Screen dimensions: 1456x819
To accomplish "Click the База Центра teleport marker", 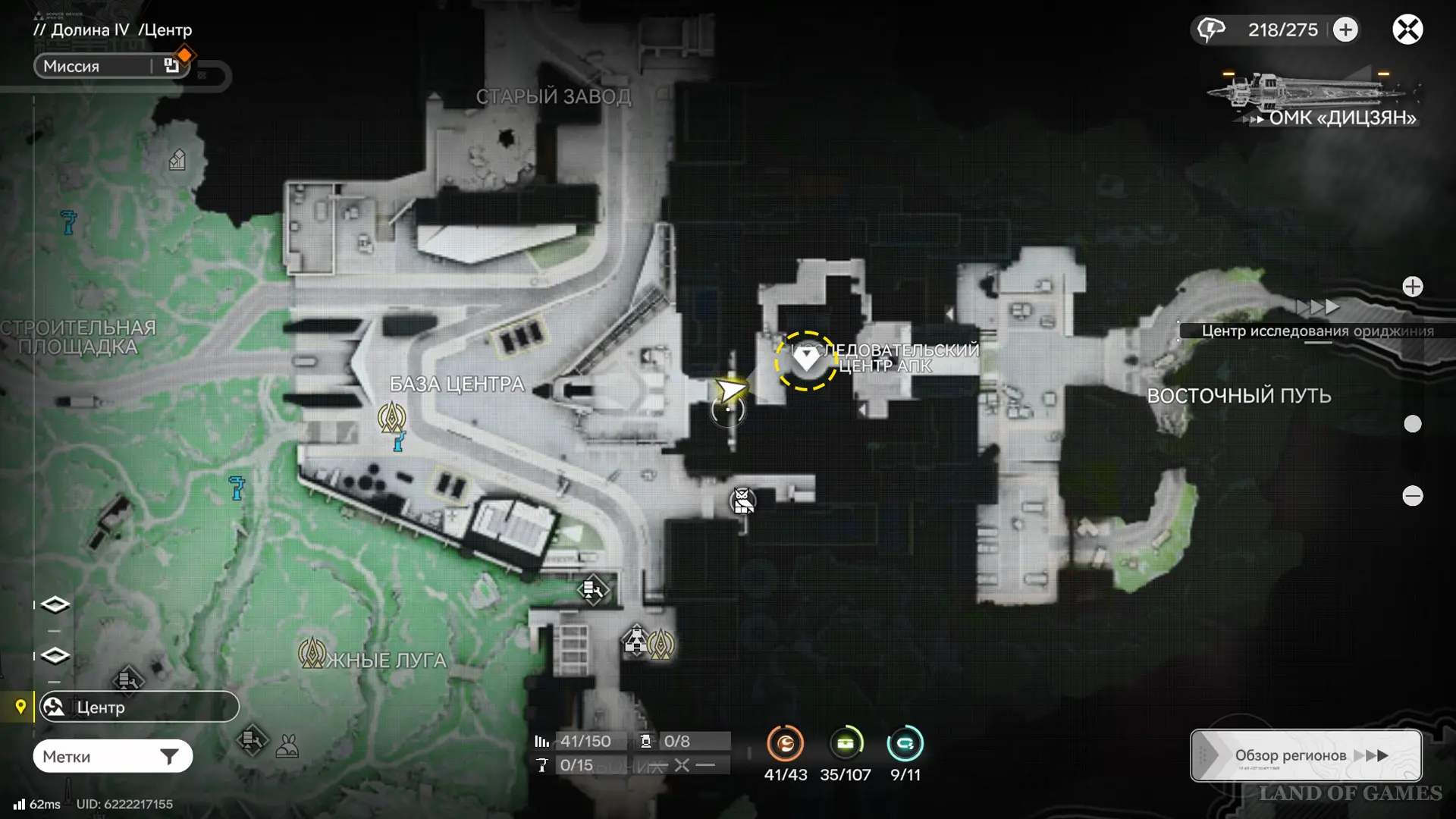I will (392, 416).
